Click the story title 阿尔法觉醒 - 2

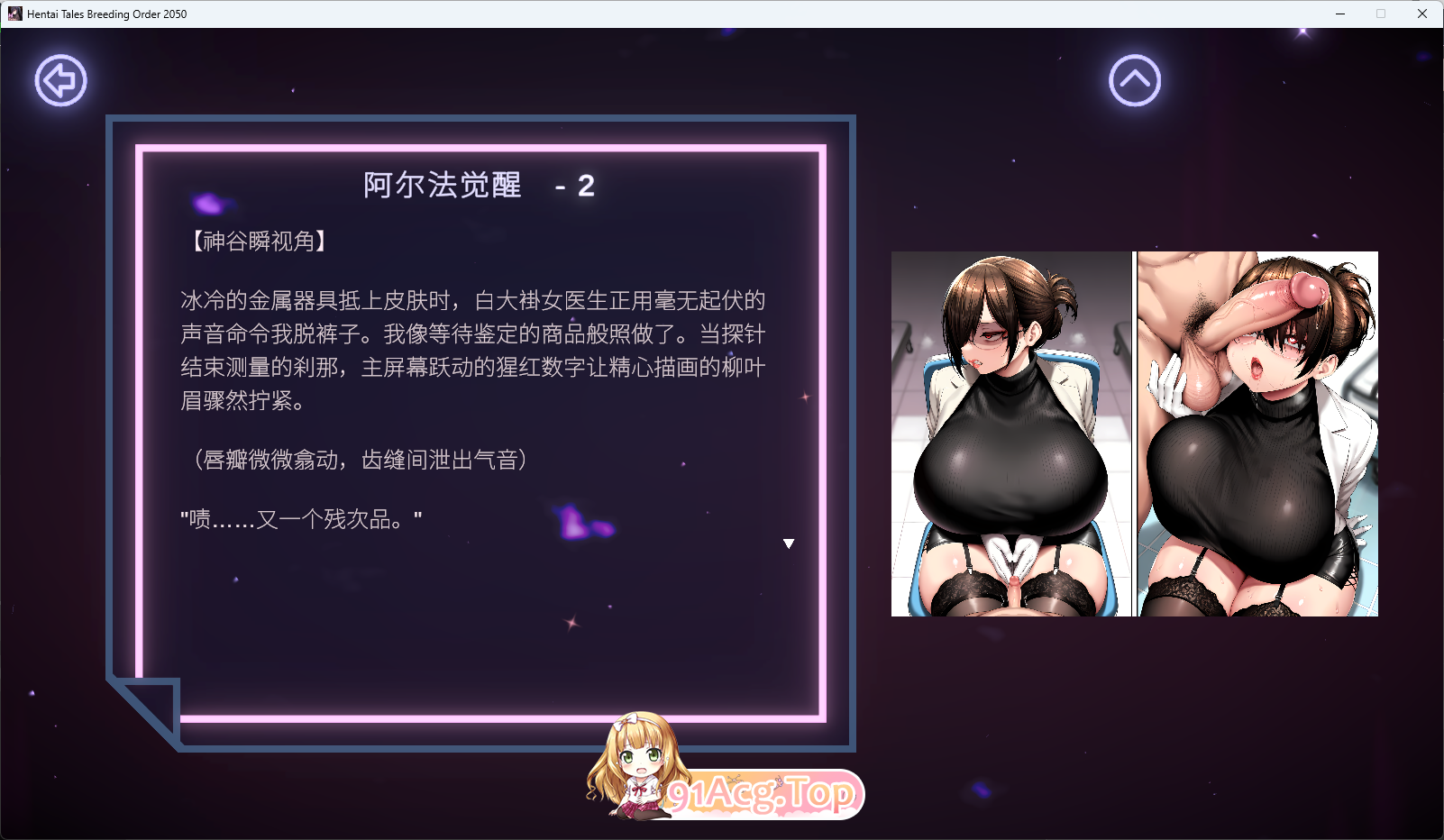click(x=478, y=186)
